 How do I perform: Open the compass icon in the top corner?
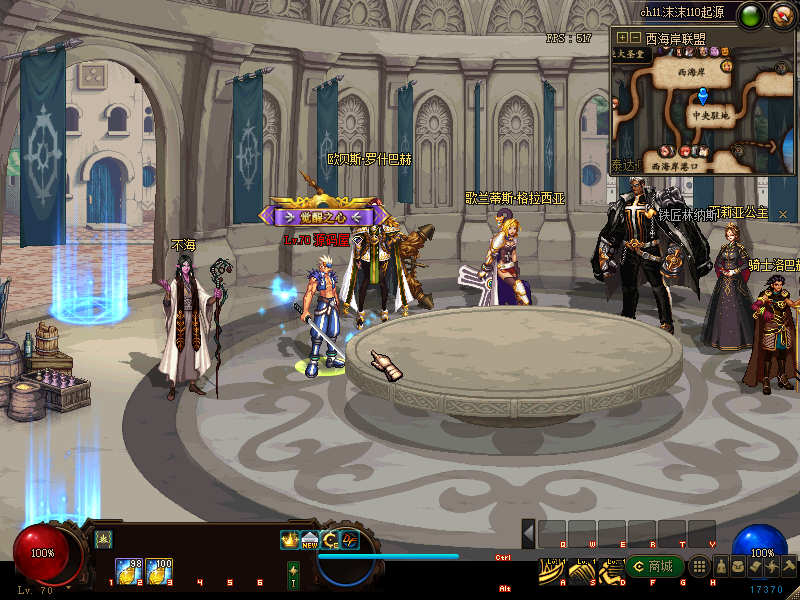click(781, 15)
